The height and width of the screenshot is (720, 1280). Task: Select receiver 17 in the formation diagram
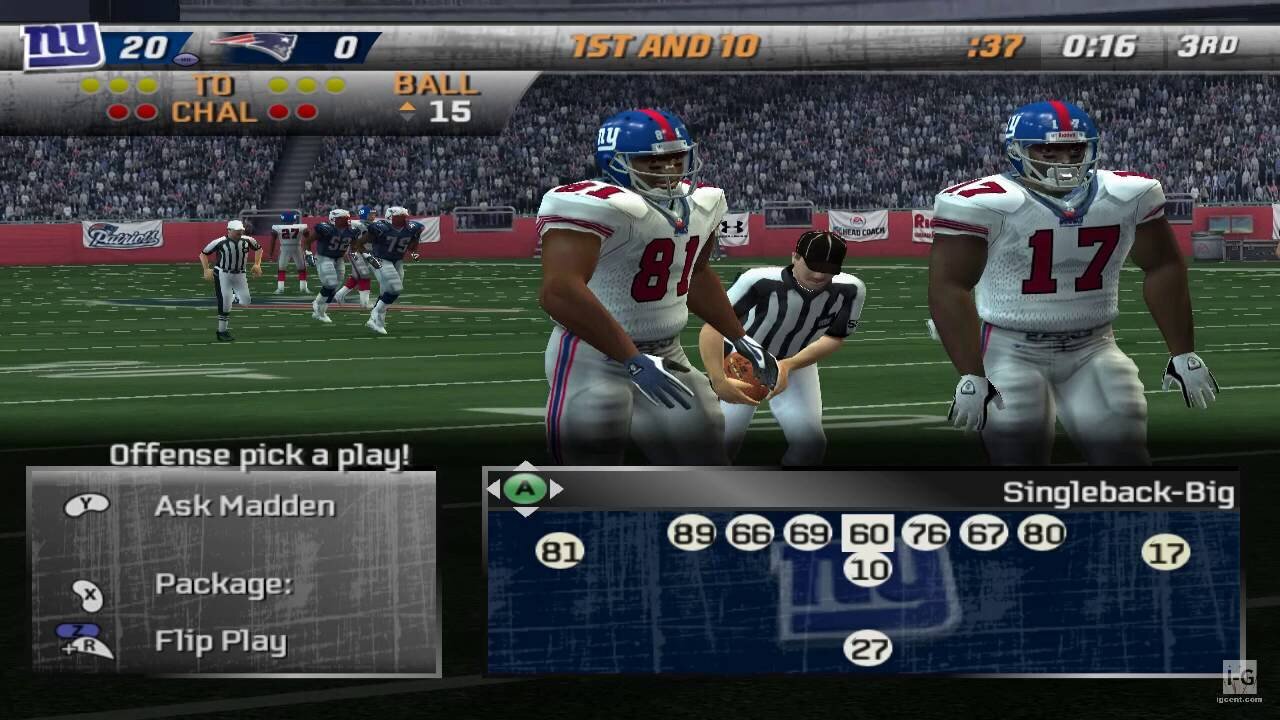click(1166, 552)
